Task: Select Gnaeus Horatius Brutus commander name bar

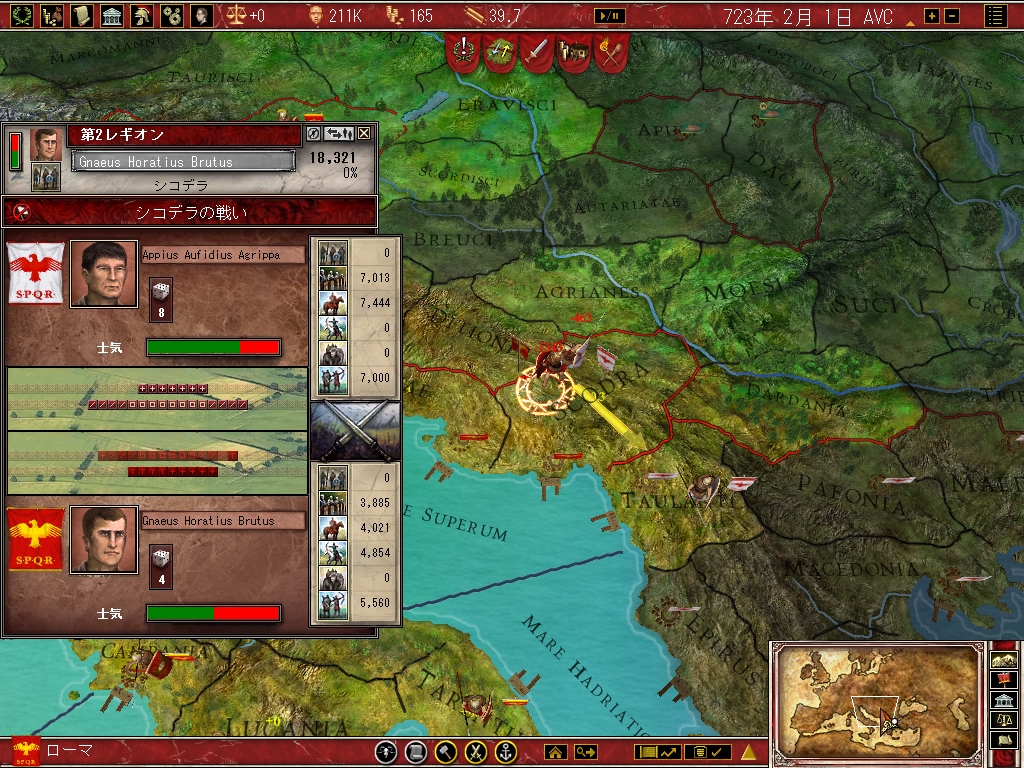Action: coord(184,162)
